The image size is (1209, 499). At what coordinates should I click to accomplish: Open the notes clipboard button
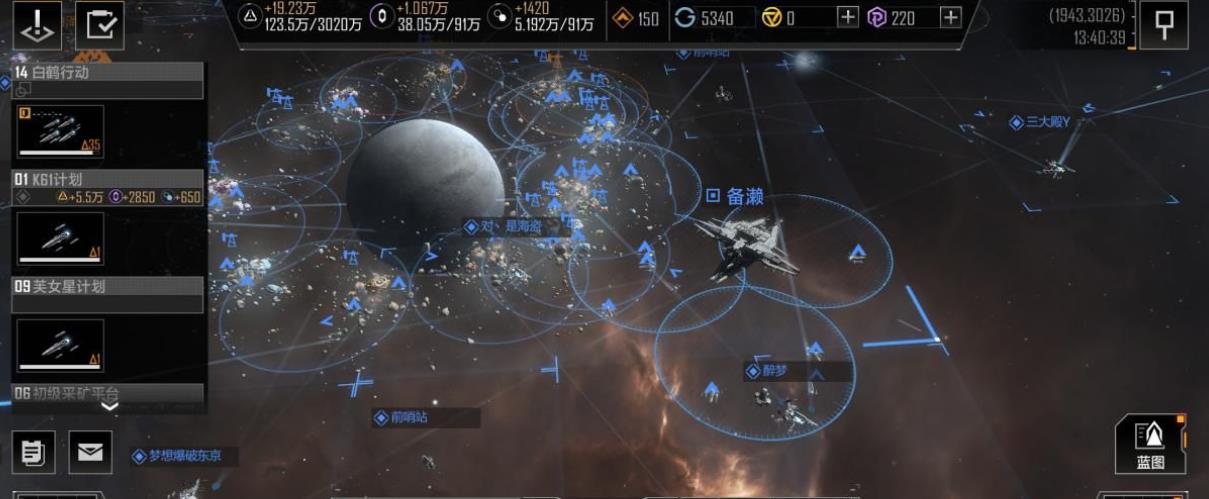point(33,453)
